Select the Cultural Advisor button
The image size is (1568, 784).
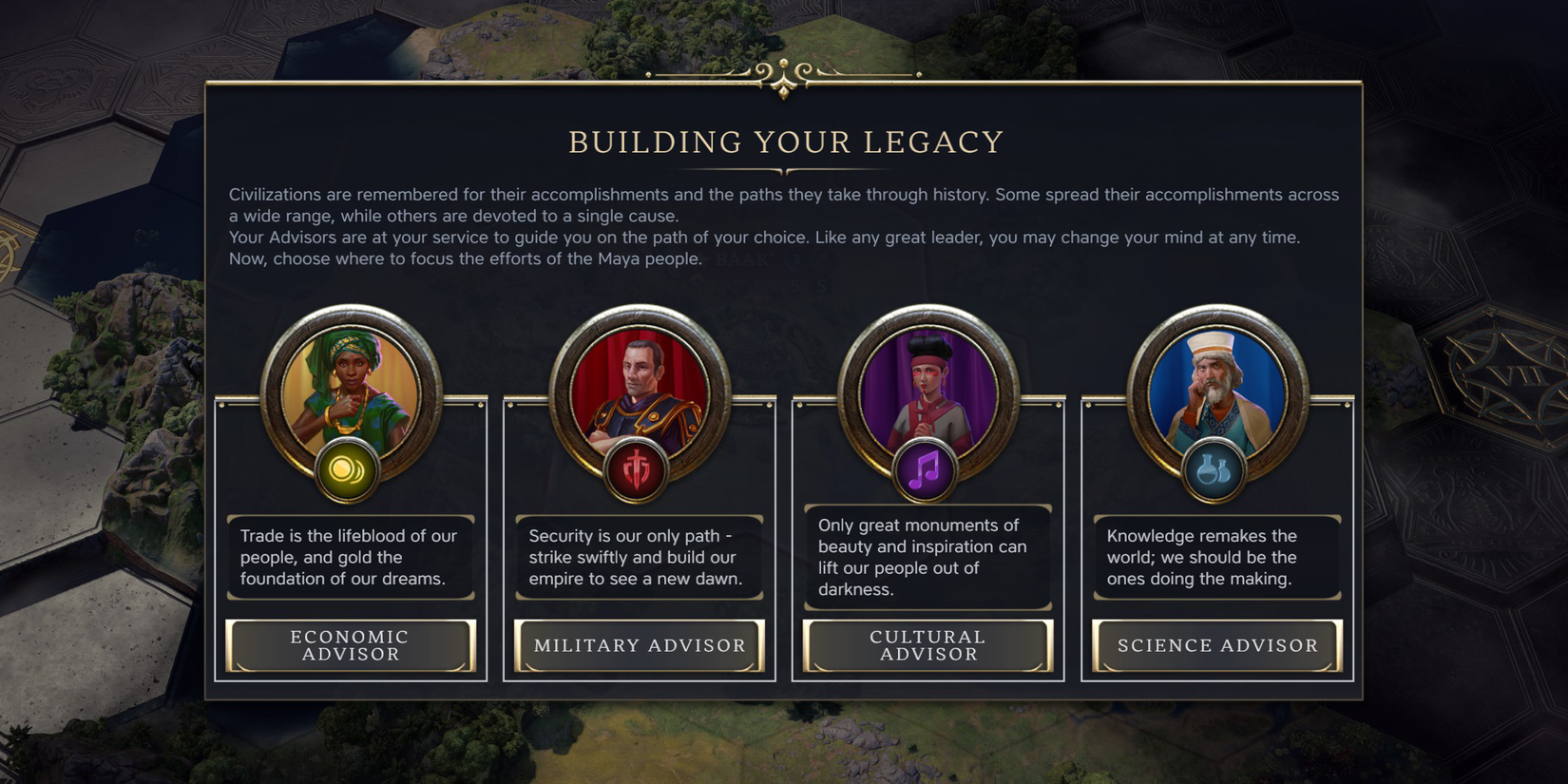tap(927, 645)
